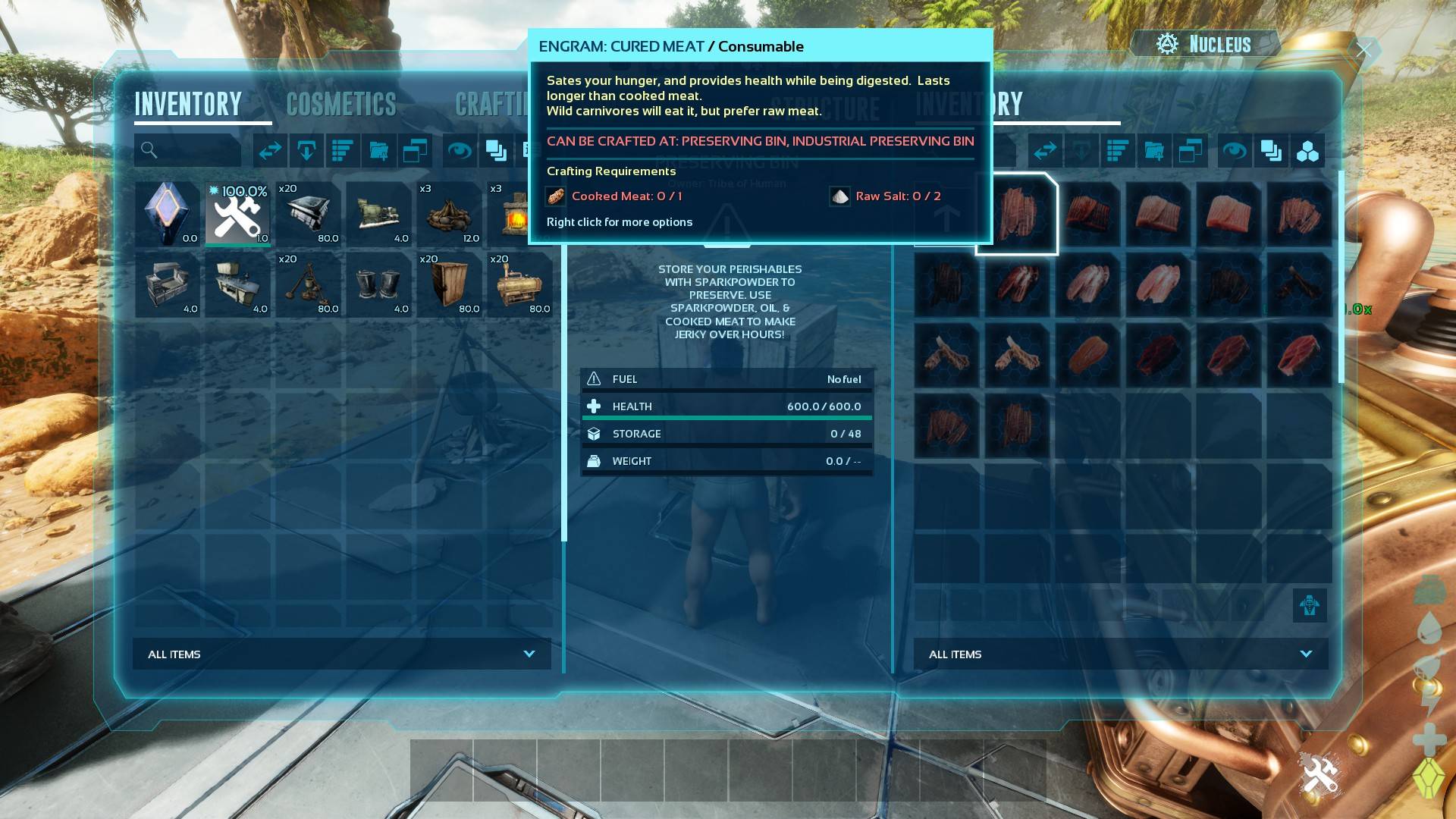
Task: Click the implant button below the bin grid
Action: tap(1310, 605)
